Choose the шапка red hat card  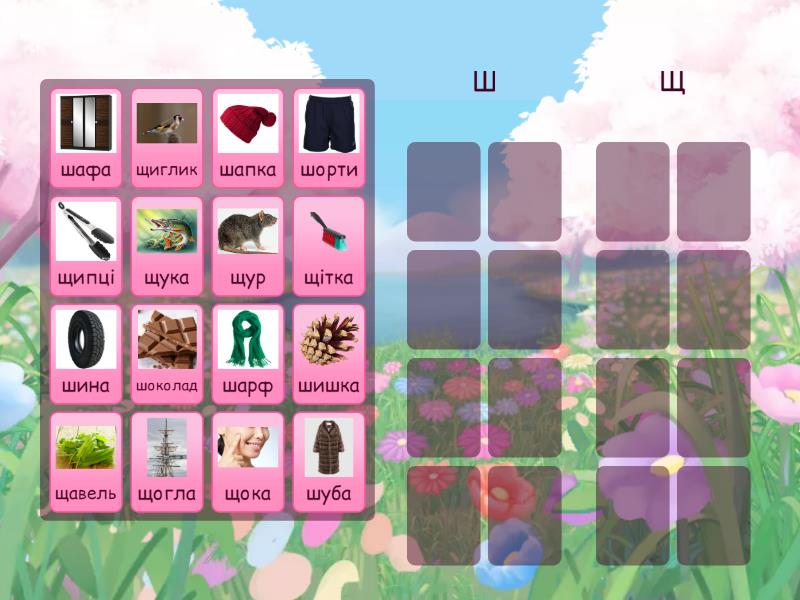[248, 138]
